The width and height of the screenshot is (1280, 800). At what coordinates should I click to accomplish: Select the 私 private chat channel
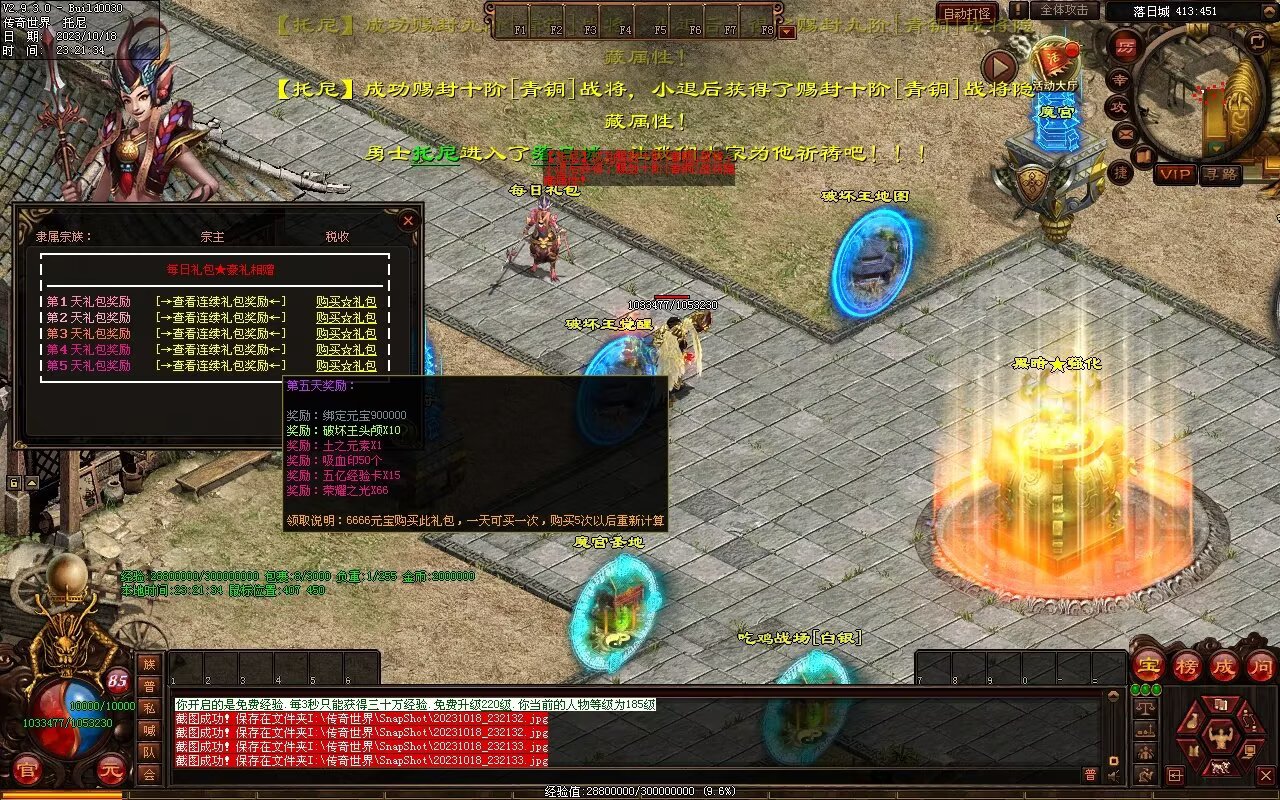(149, 708)
